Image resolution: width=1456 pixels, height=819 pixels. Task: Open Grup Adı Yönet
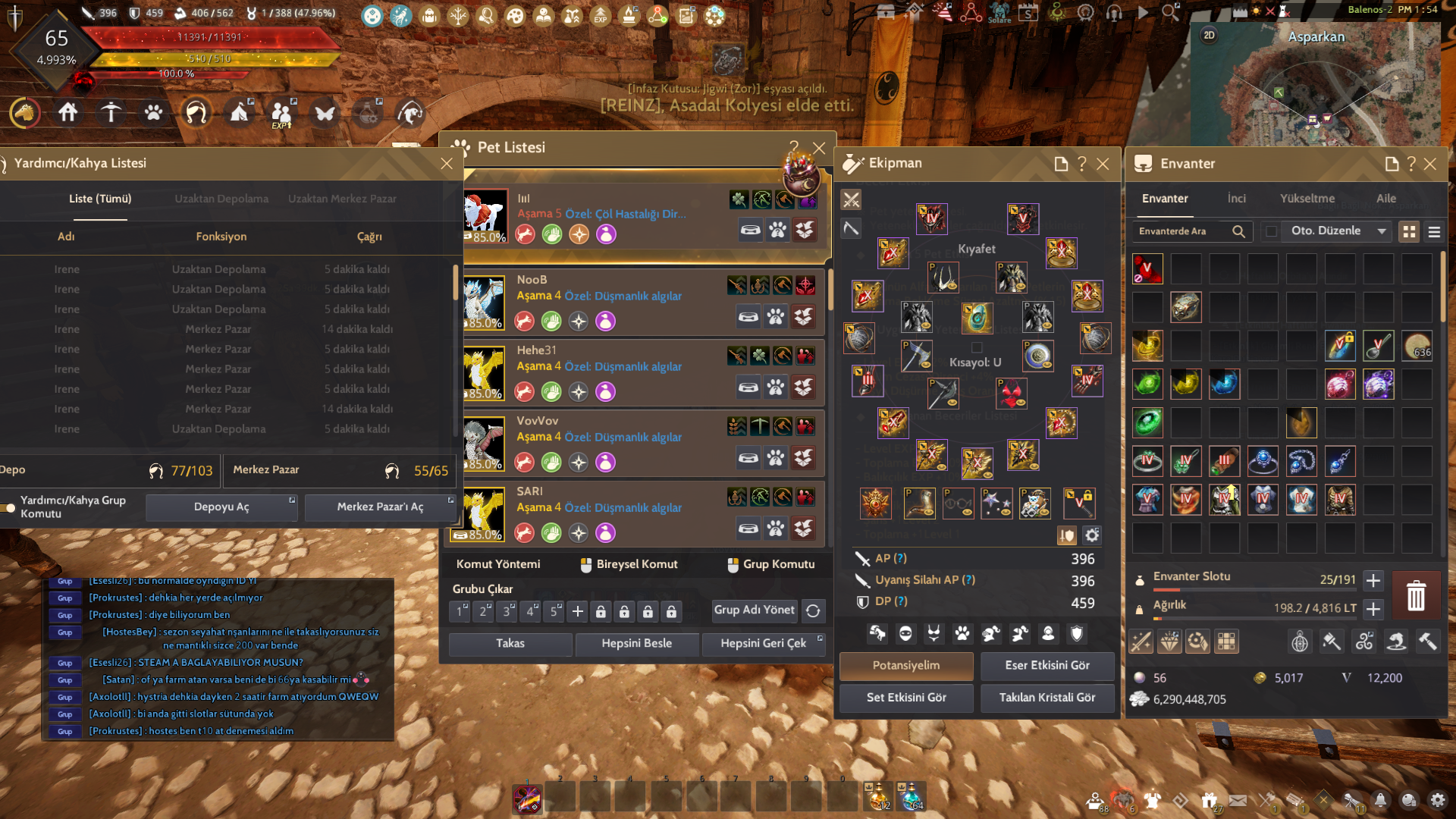pos(754,610)
